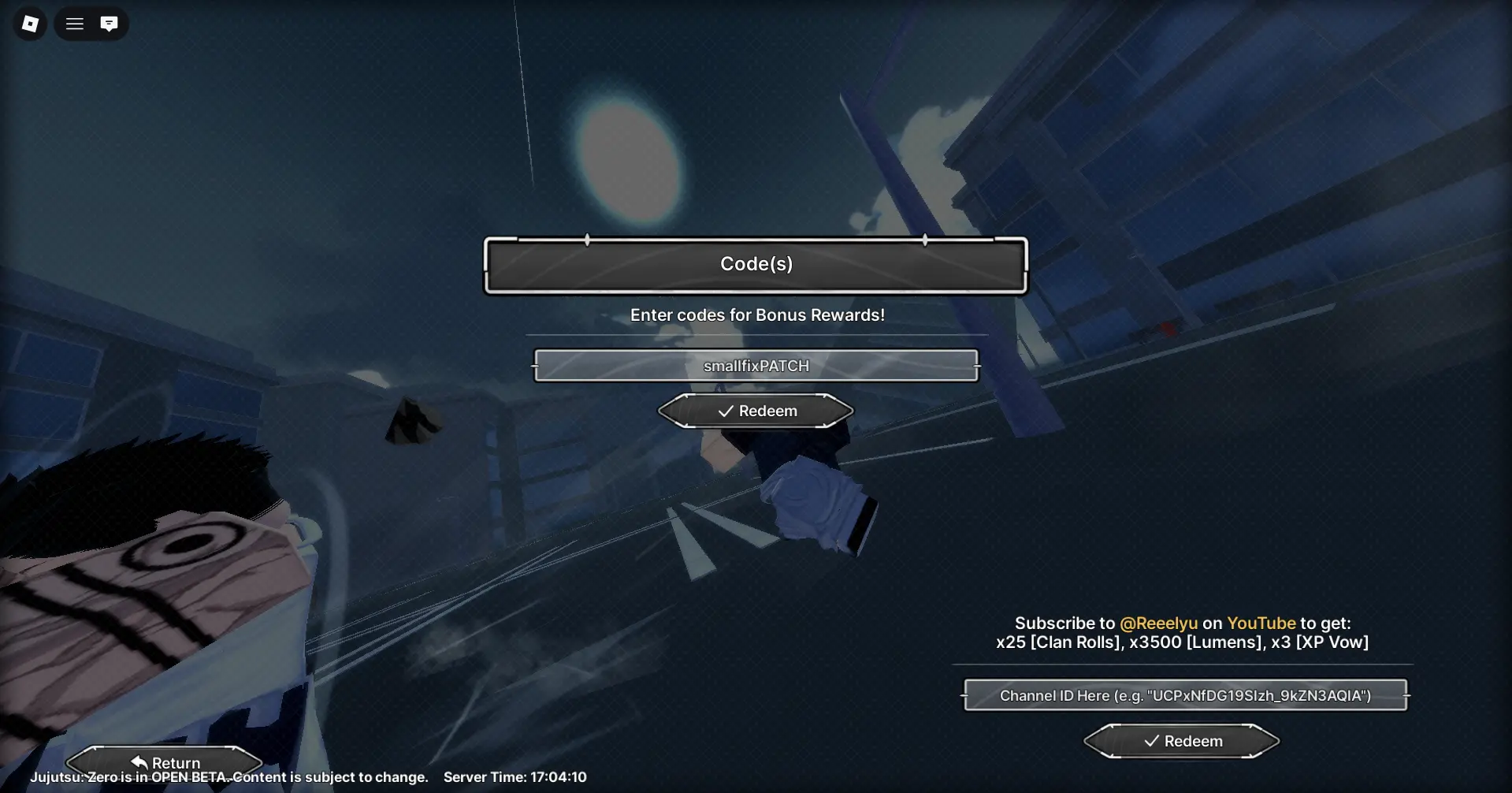1512x793 pixels.
Task: Click the YouTube link text
Action: [1261, 623]
